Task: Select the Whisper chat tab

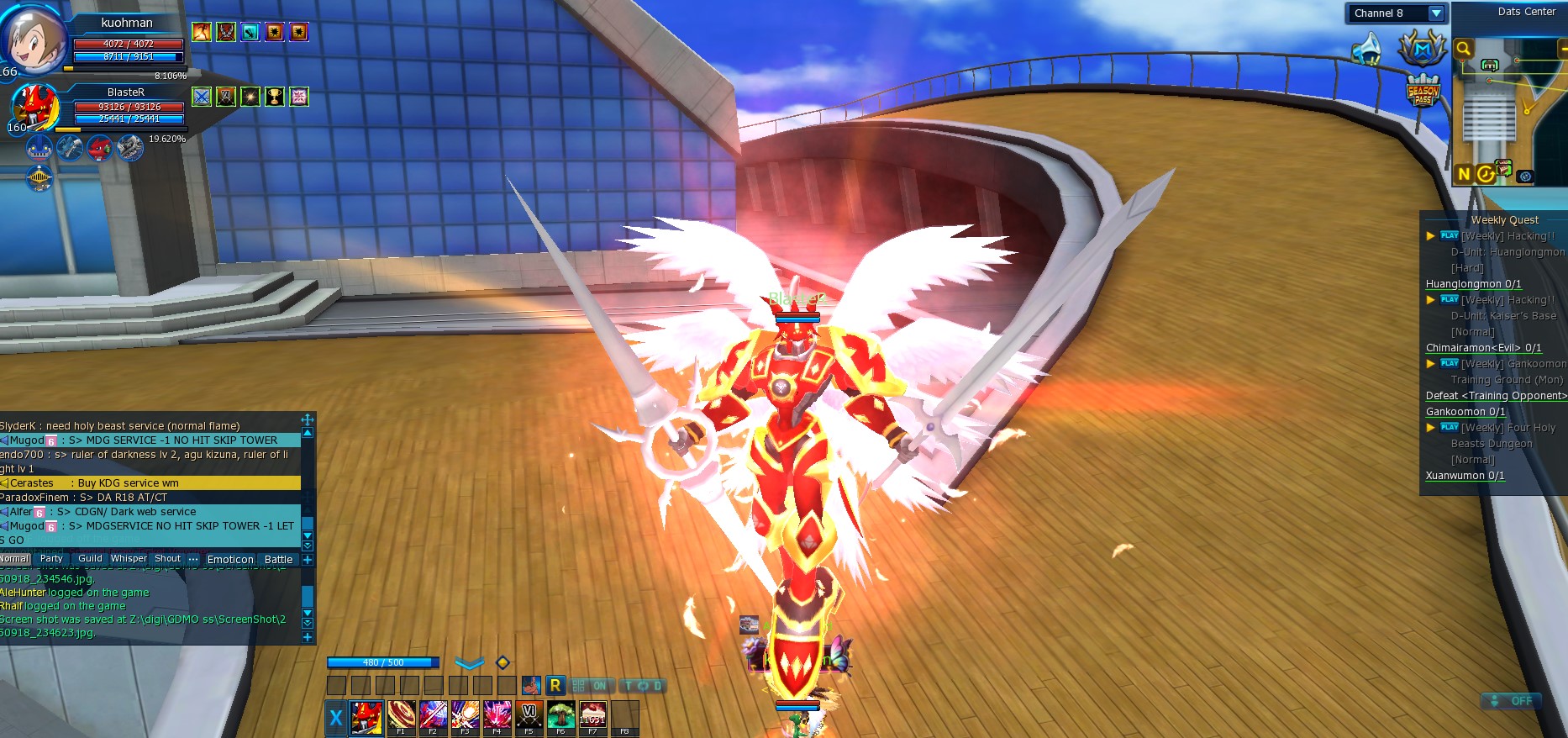Action: coord(129,559)
